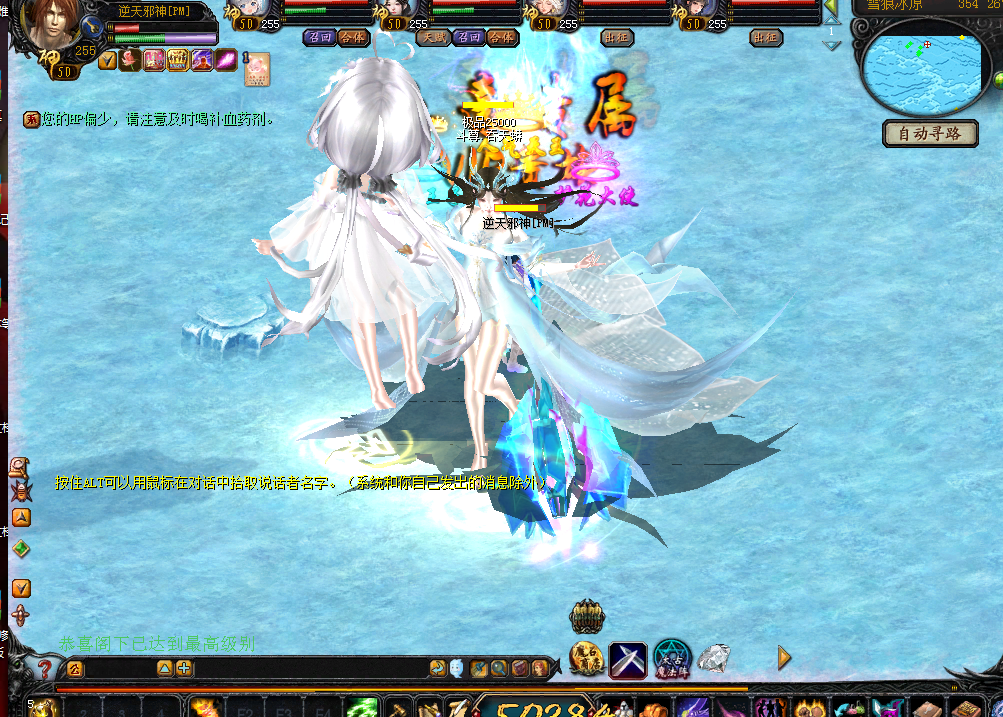This screenshot has width=1003, height=717.
Task: Expand the shortcut bar with the orange arrow
Action: click(784, 657)
